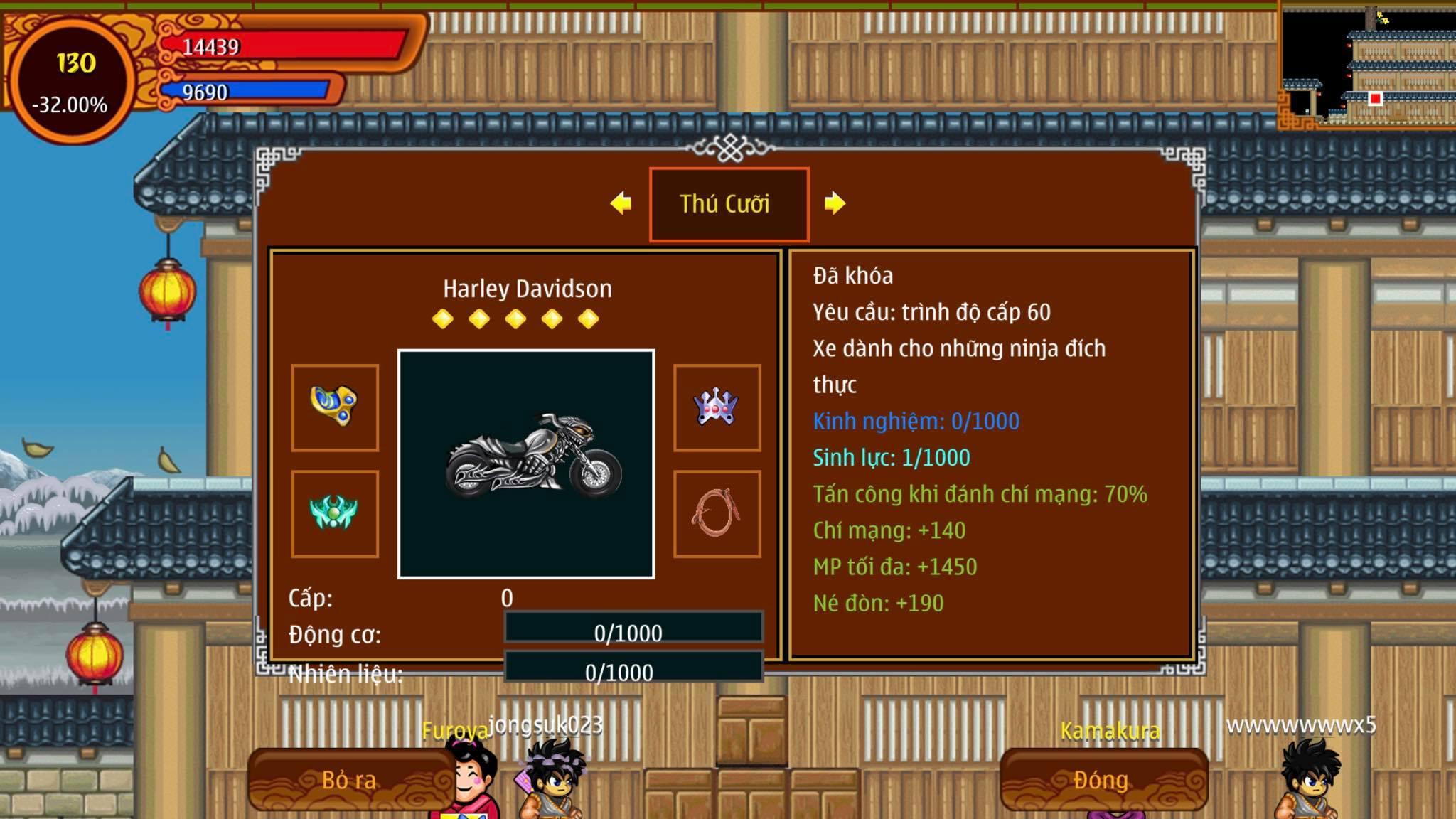The height and width of the screenshot is (819, 1456).
Task: Click the Harley Davidson motorcycle preview
Action: pos(526,464)
